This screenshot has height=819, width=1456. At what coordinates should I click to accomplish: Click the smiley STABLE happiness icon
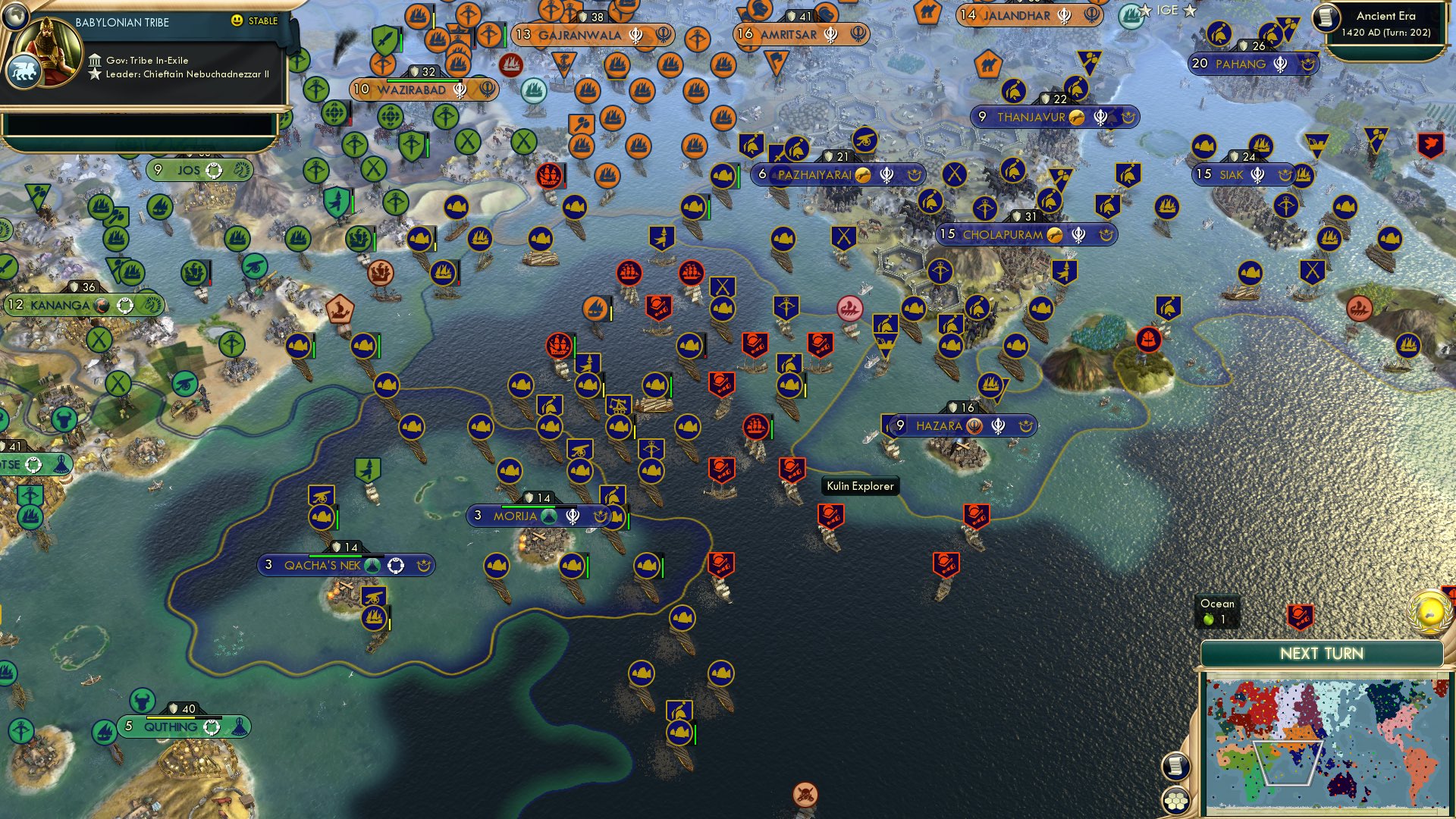pos(237,21)
